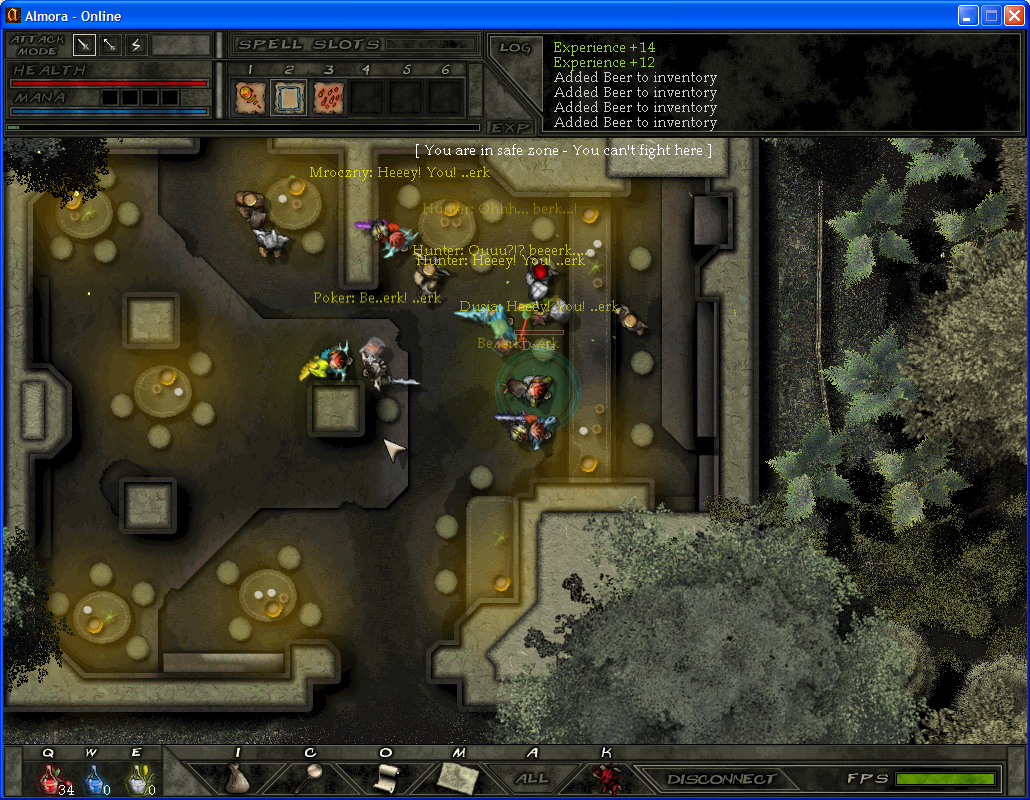Image resolution: width=1030 pixels, height=800 pixels.
Task: Click the ALL button
Action: click(x=532, y=778)
